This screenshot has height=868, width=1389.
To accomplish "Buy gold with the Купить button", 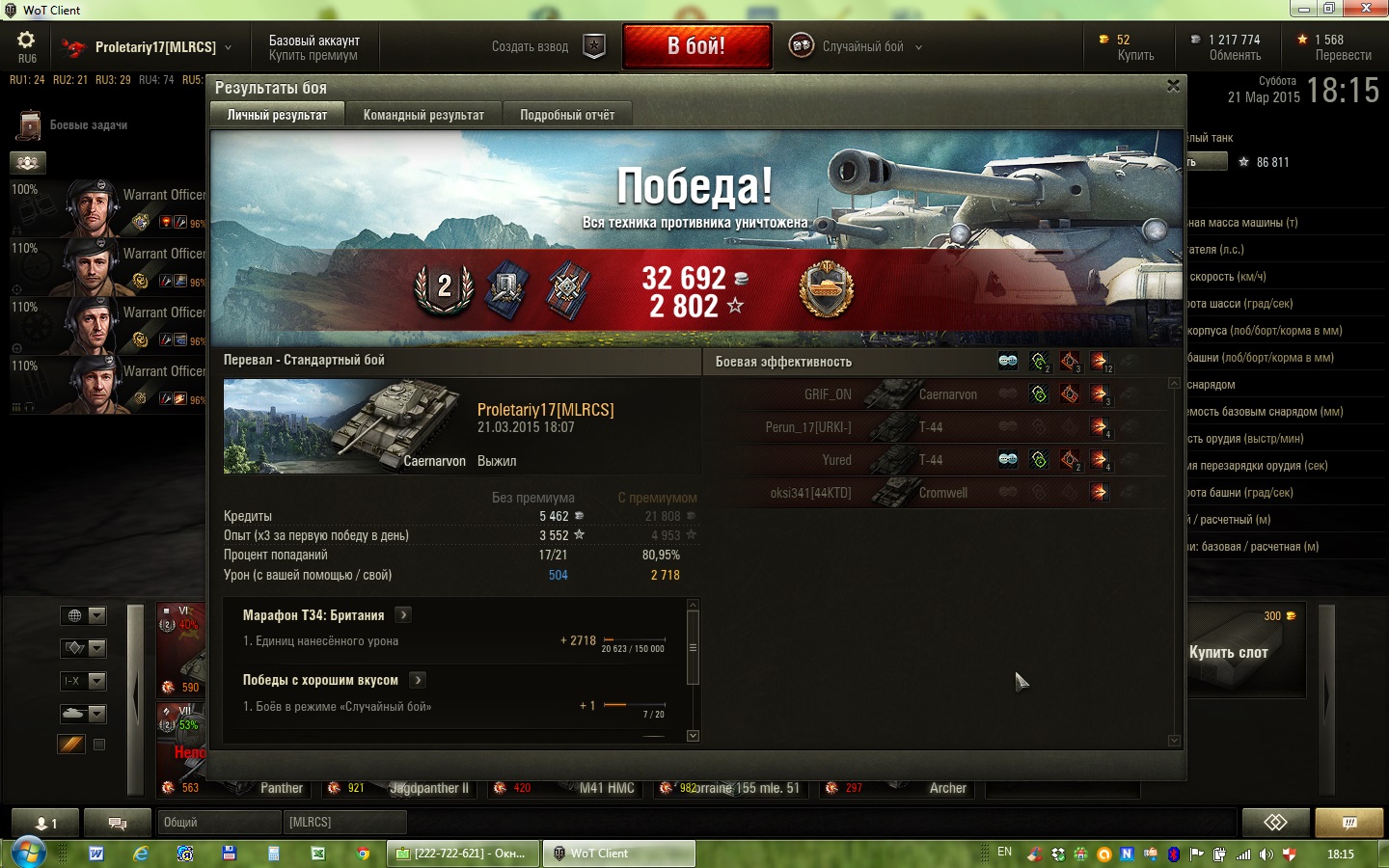I will 1135,55.
